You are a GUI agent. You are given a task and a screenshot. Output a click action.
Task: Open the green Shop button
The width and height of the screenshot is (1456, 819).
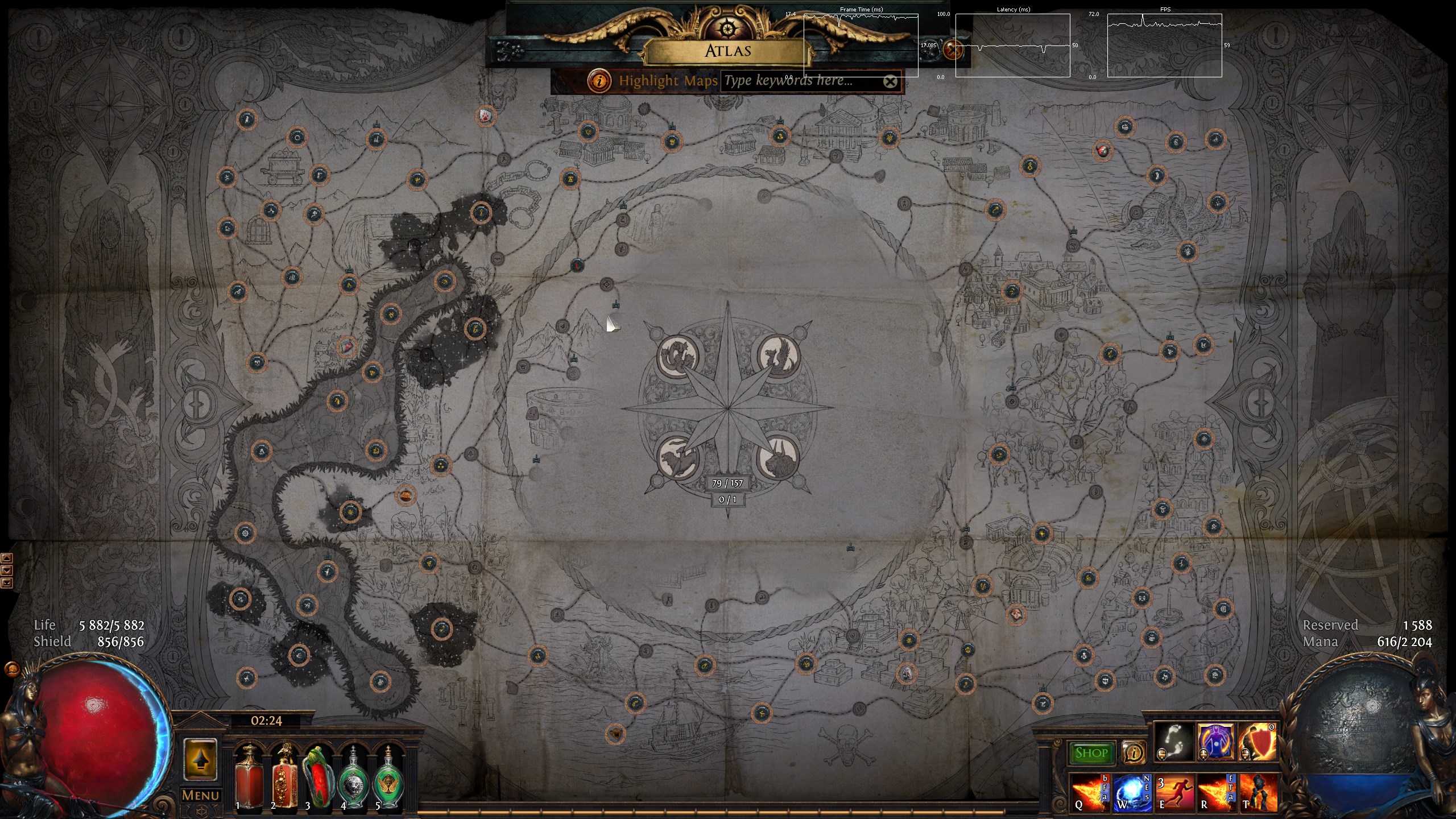click(1091, 753)
